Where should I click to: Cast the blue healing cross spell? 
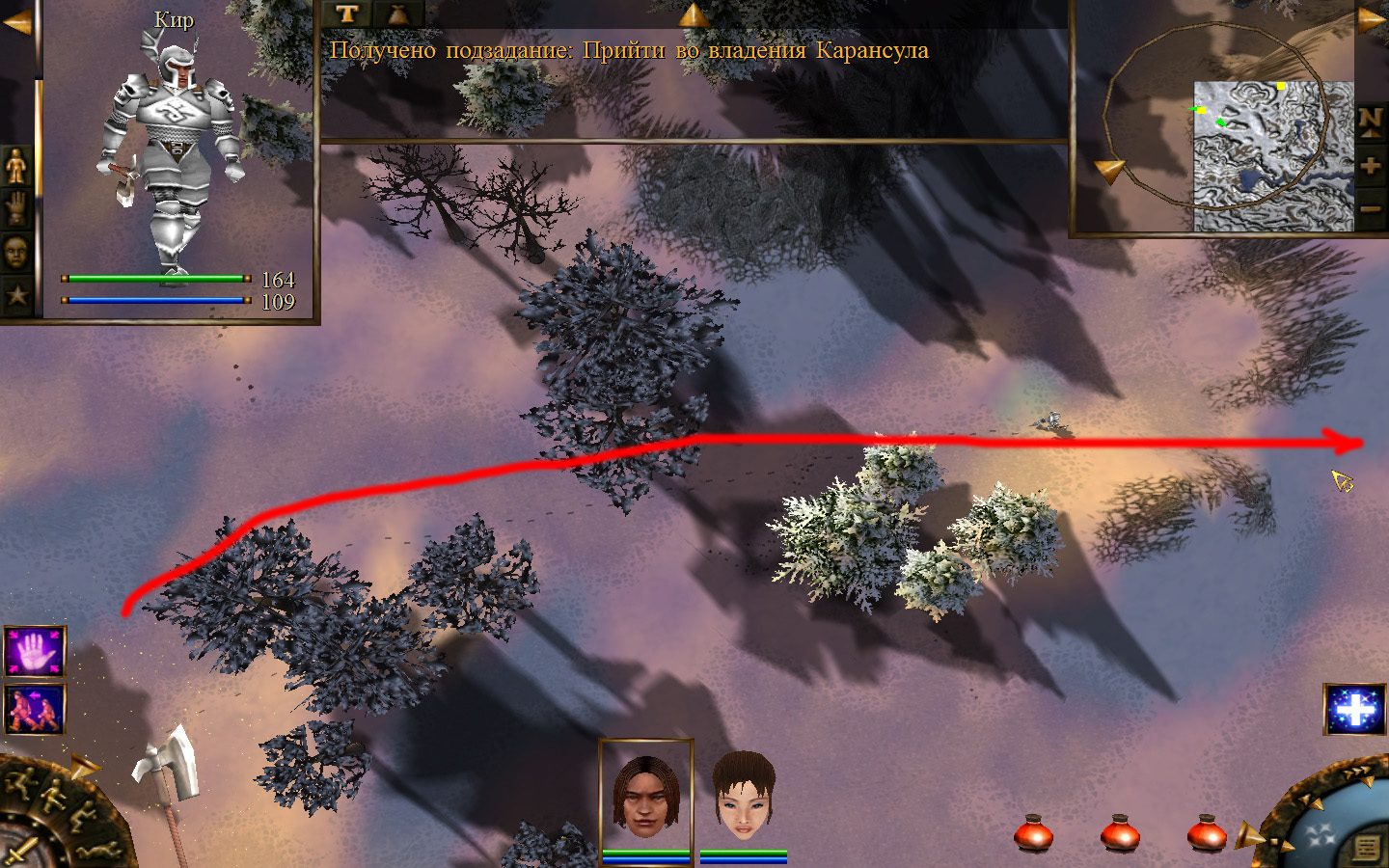tap(1355, 710)
